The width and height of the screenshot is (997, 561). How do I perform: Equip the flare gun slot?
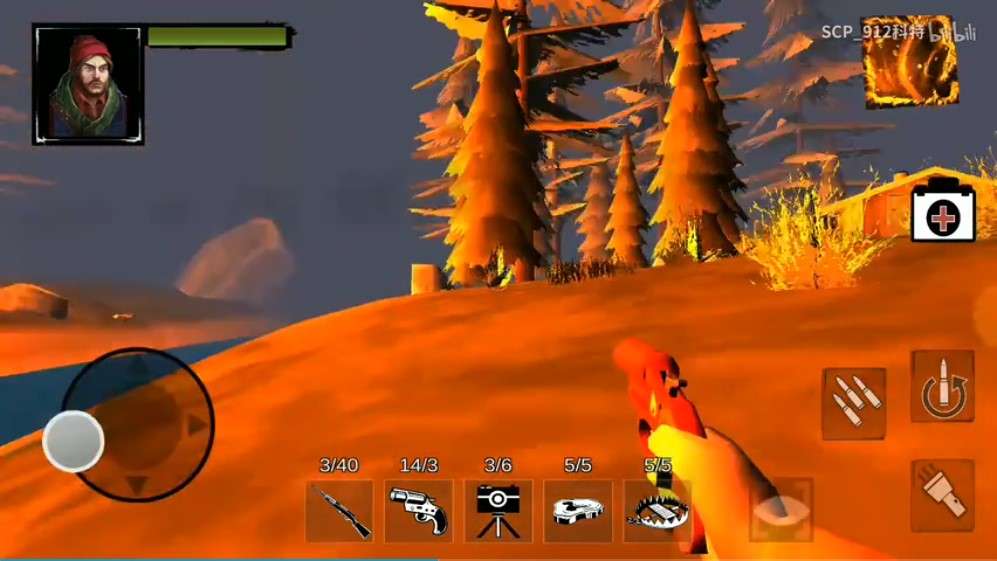(x=418, y=511)
